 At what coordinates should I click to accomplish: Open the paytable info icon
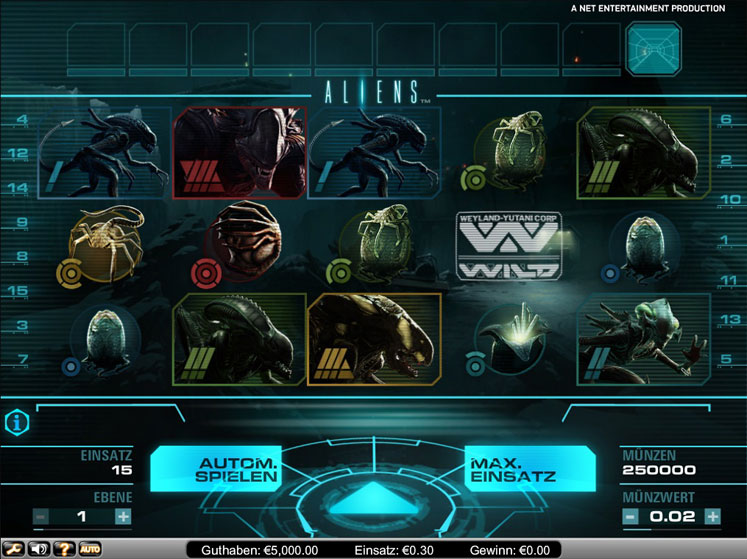(x=17, y=422)
